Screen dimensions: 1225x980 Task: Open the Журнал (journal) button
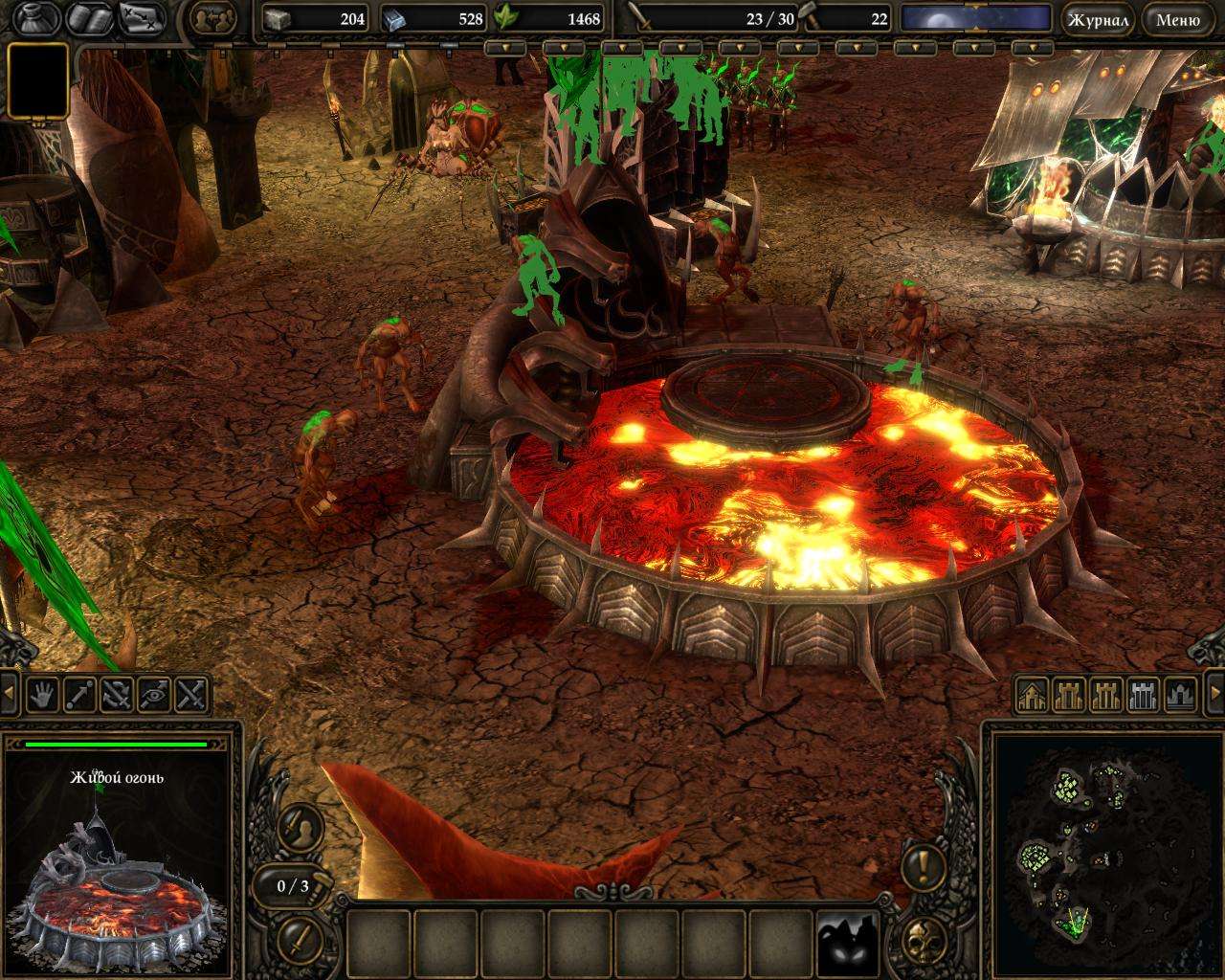pos(1098,18)
